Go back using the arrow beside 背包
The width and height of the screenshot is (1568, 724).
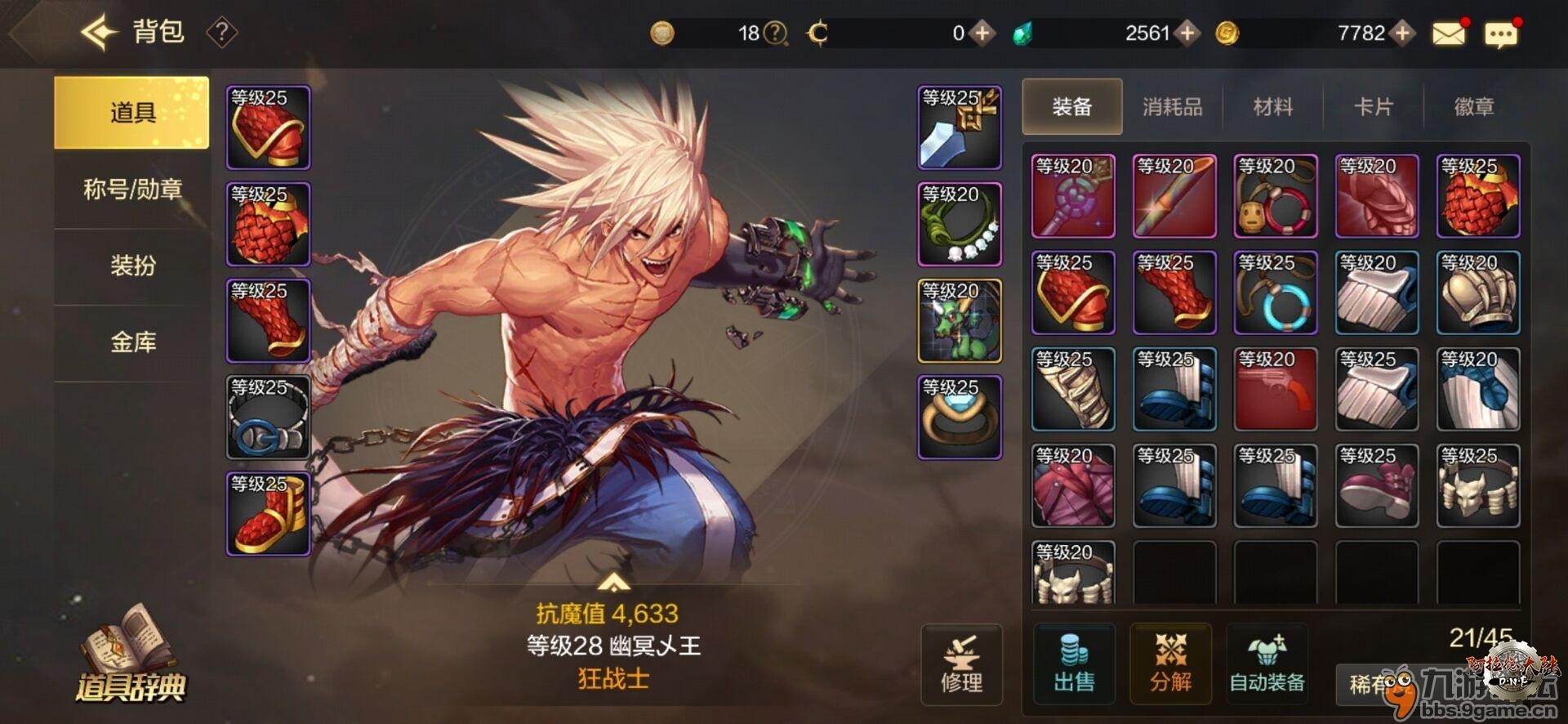point(98,33)
